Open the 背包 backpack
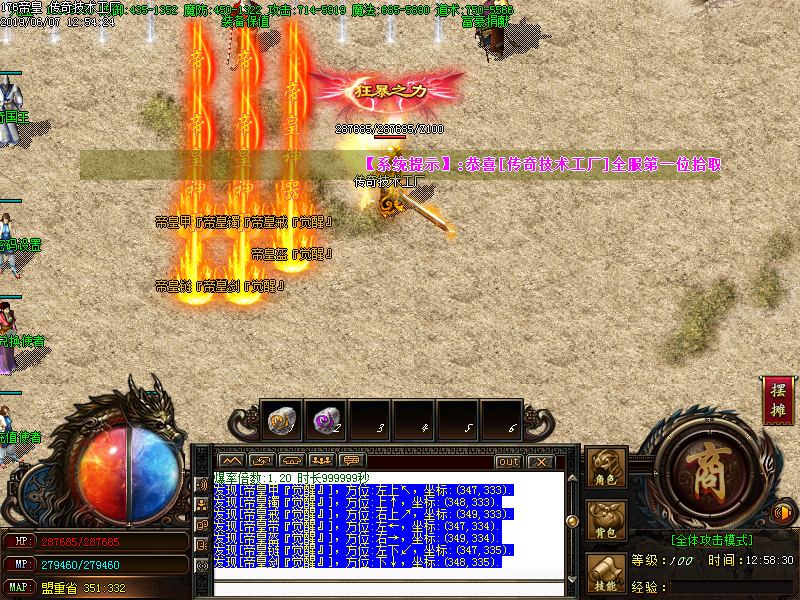This screenshot has width=800, height=600. 605,521
